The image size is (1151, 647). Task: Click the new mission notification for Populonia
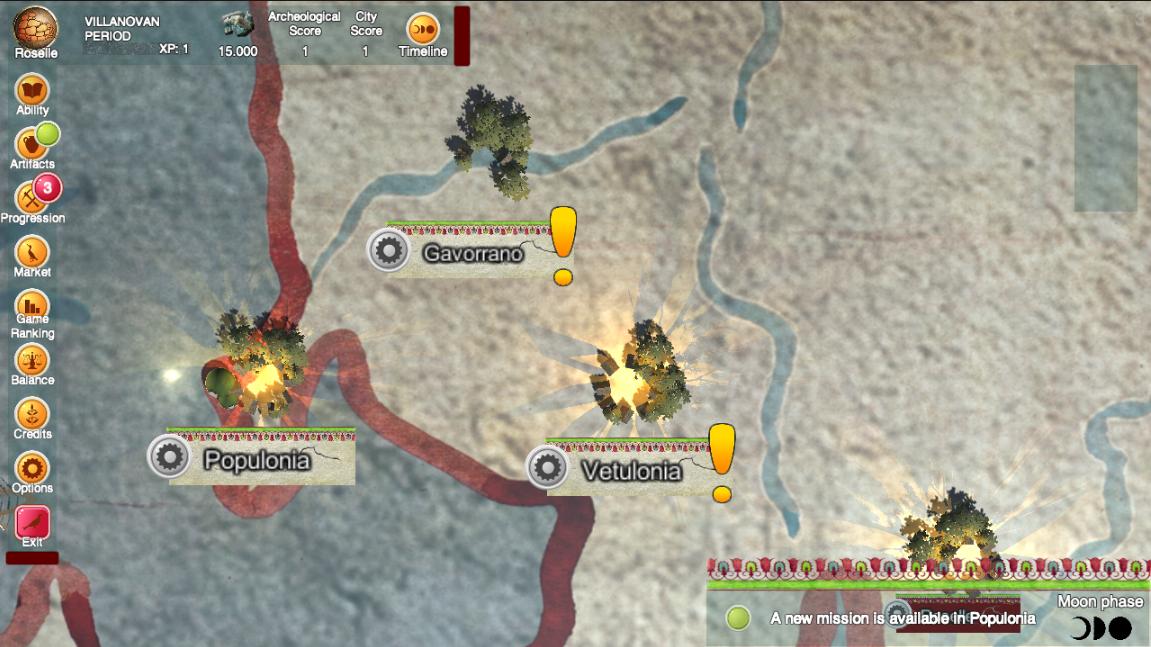(901, 619)
